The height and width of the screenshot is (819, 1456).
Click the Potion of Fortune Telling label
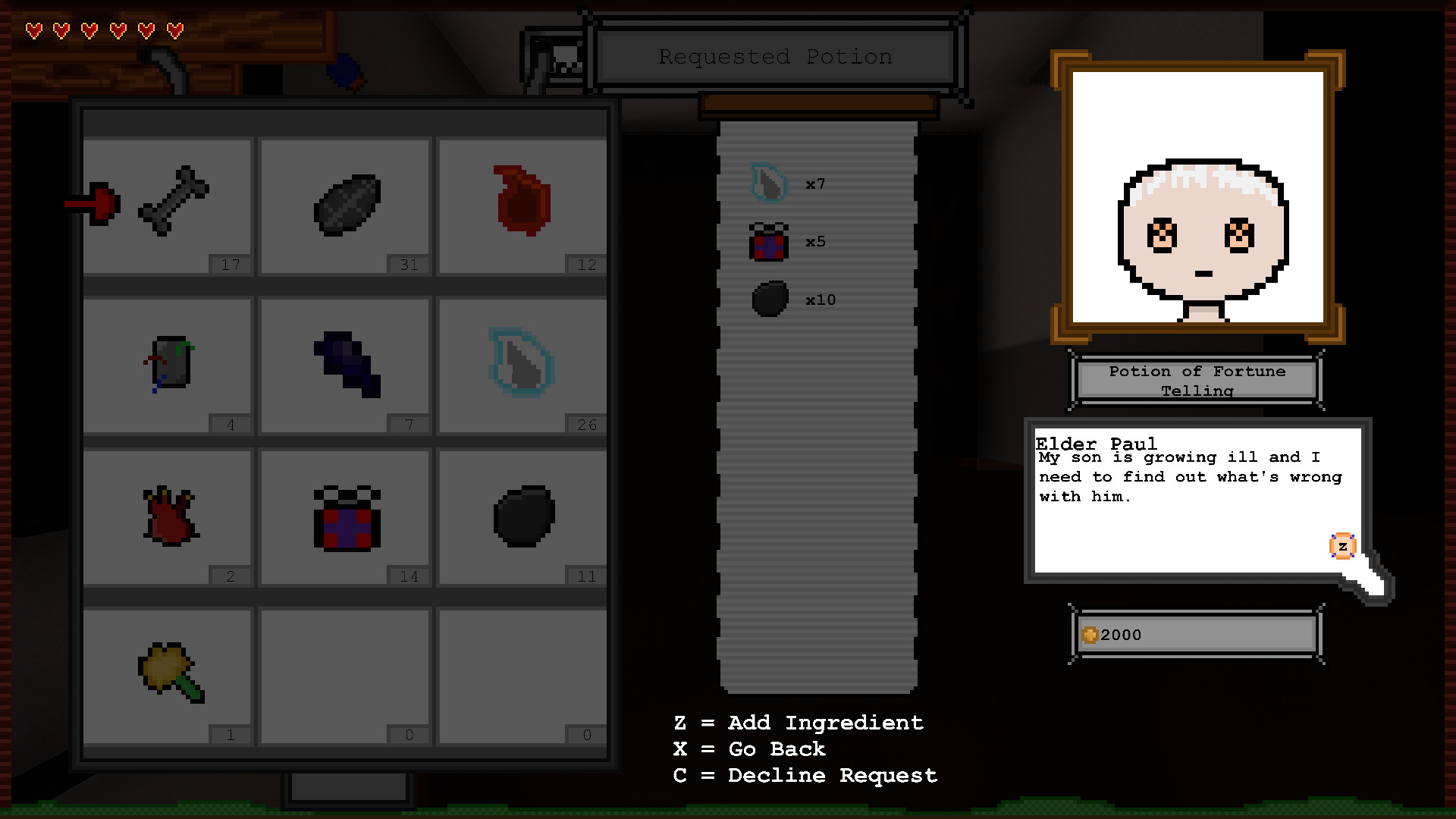(x=1196, y=381)
